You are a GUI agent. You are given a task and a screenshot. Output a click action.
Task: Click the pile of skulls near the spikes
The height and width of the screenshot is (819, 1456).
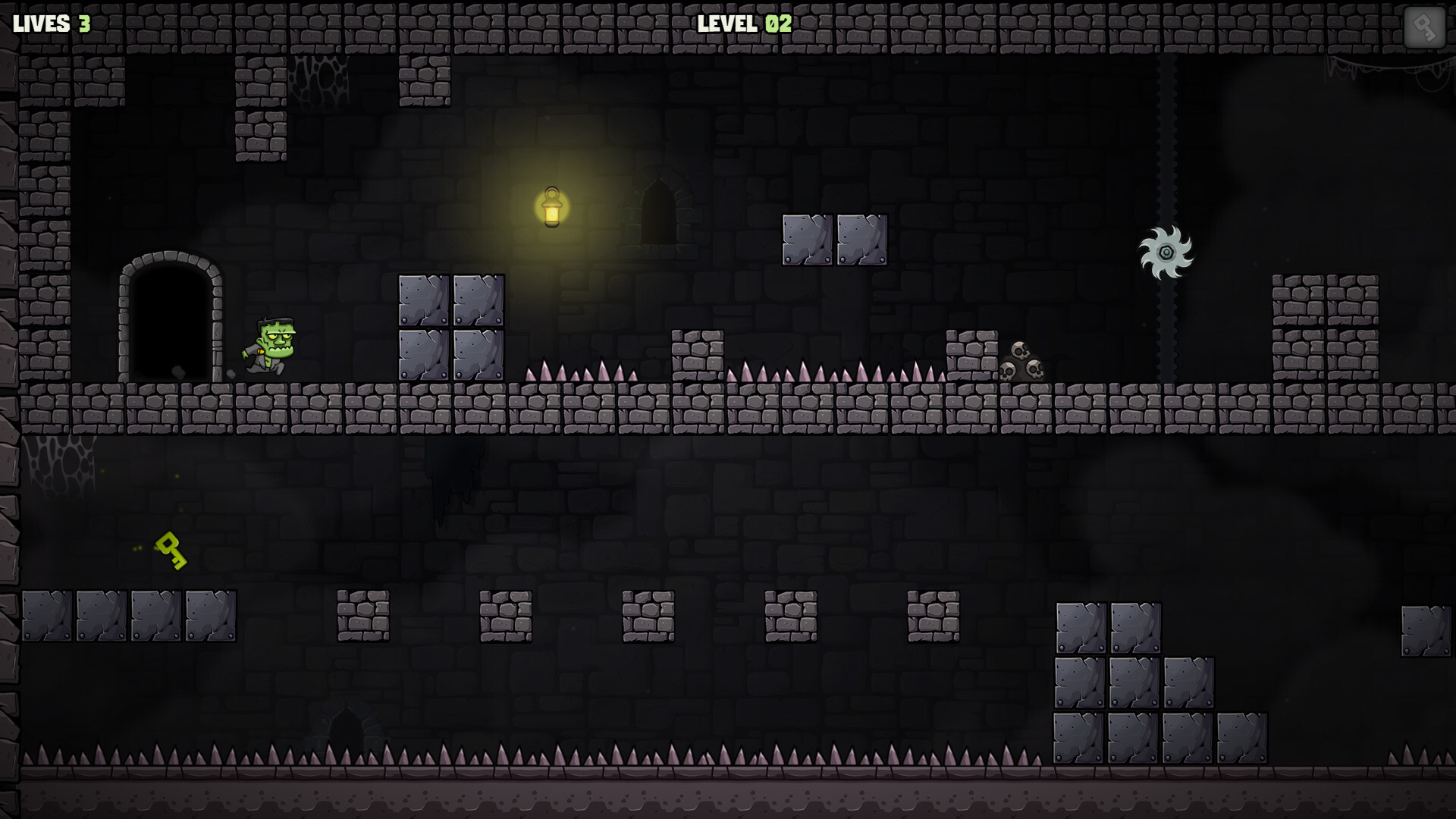click(1023, 362)
